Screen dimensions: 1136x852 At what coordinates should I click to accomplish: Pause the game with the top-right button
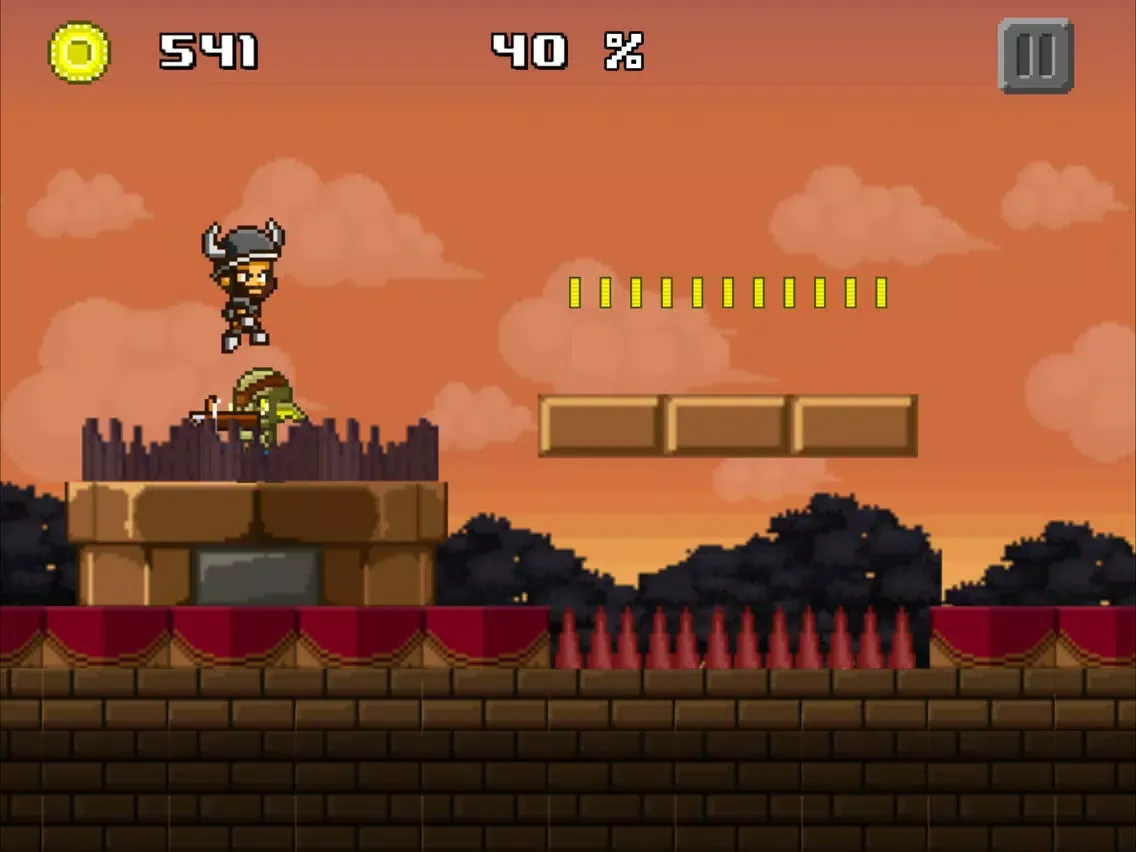click(x=1035, y=56)
